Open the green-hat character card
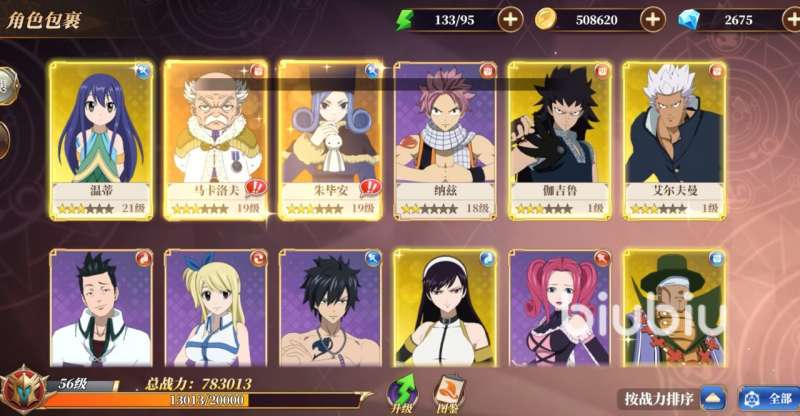Image resolution: width=800 pixels, height=416 pixels. tap(672, 310)
